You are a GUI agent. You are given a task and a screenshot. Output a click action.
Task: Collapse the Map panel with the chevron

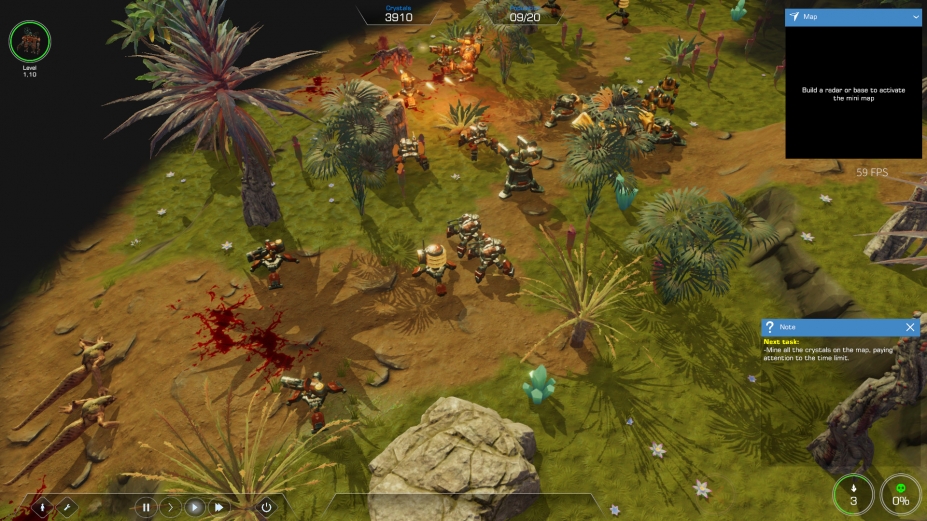click(x=916, y=17)
